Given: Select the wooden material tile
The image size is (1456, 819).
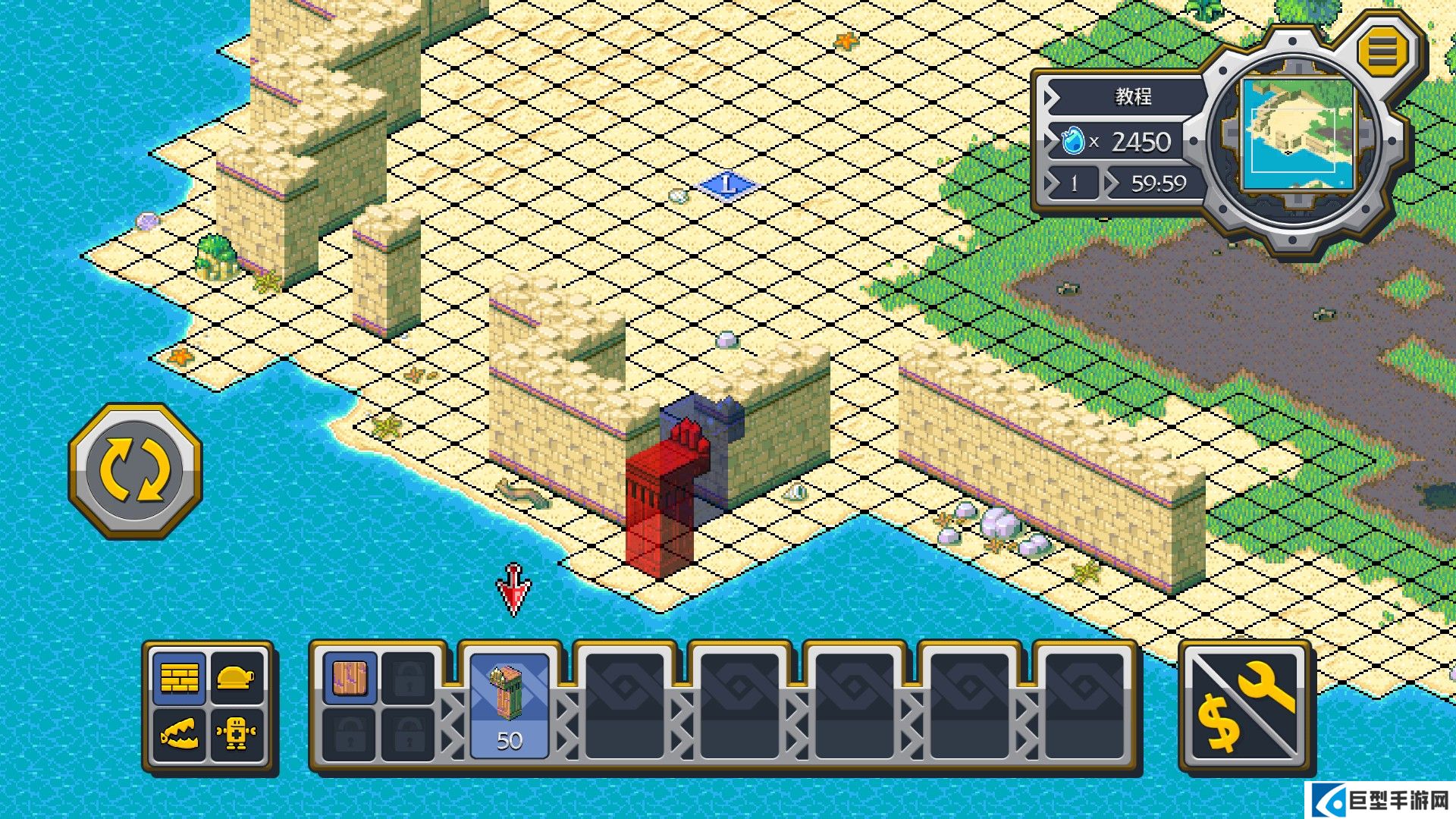Looking at the screenshot, I should [350, 678].
